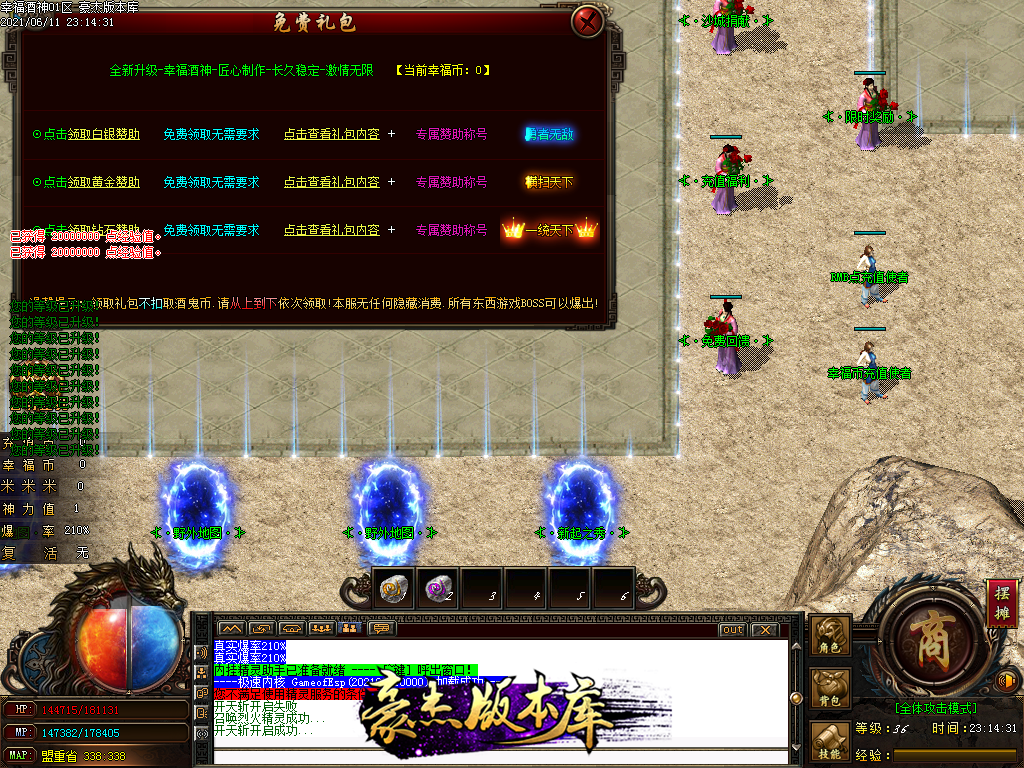View gift contents for the gold sponsor row
Image resolution: width=1024 pixels, height=768 pixels.
[331, 182]
